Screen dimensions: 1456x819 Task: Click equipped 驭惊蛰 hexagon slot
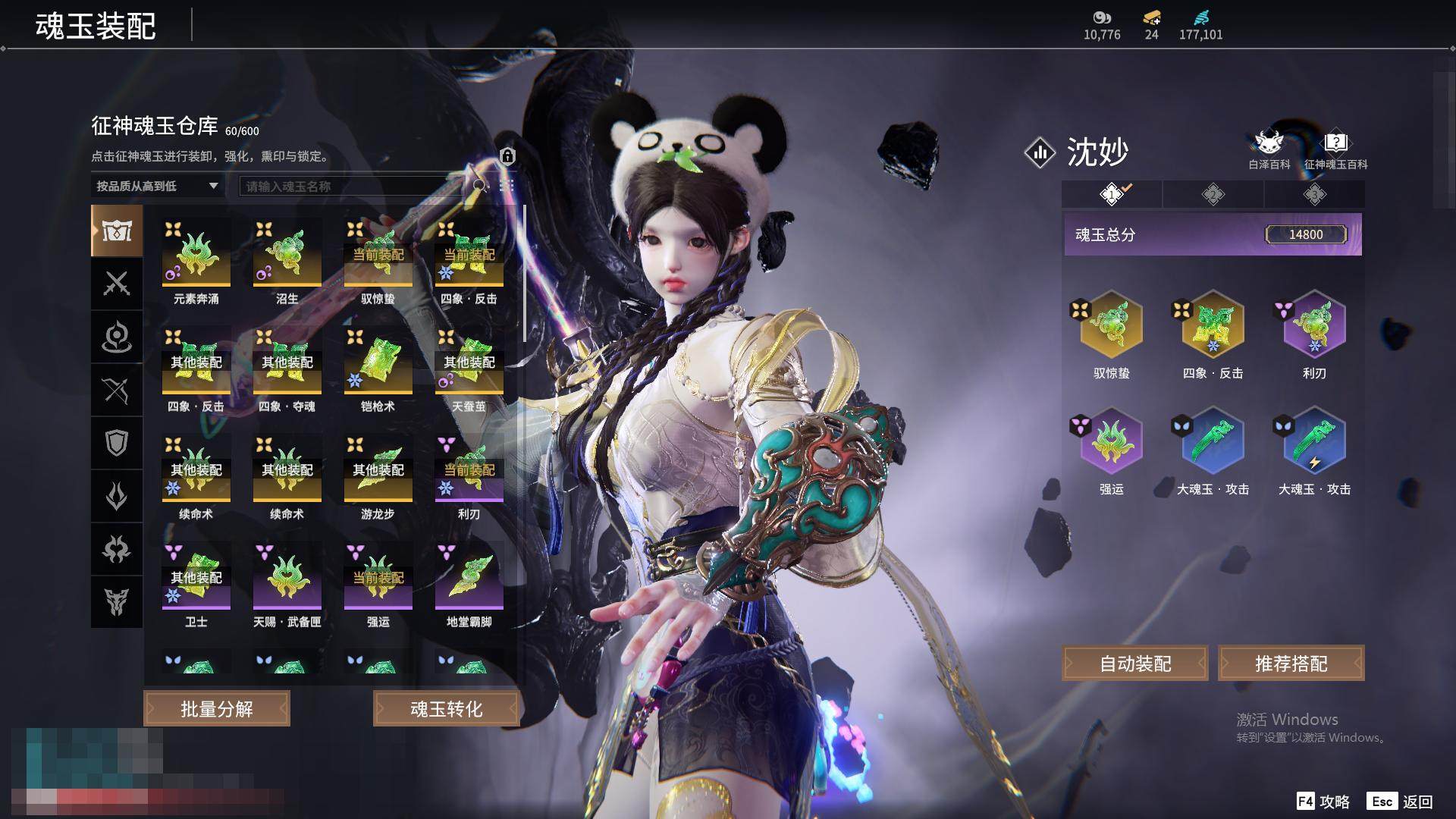[1111, 325]
